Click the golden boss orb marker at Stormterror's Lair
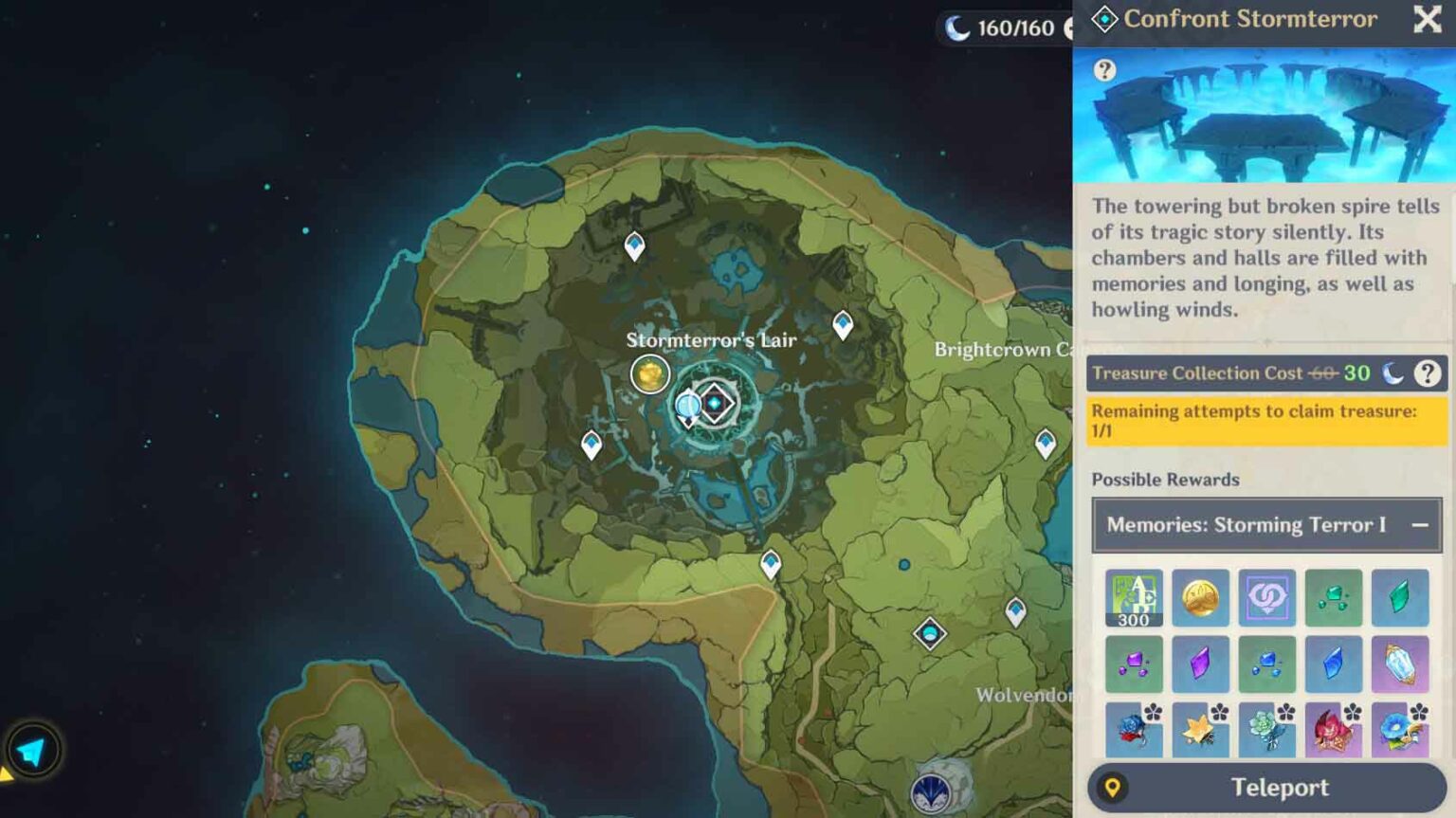This screenshot has width=1456, height=818. click(x=650, y=374)
